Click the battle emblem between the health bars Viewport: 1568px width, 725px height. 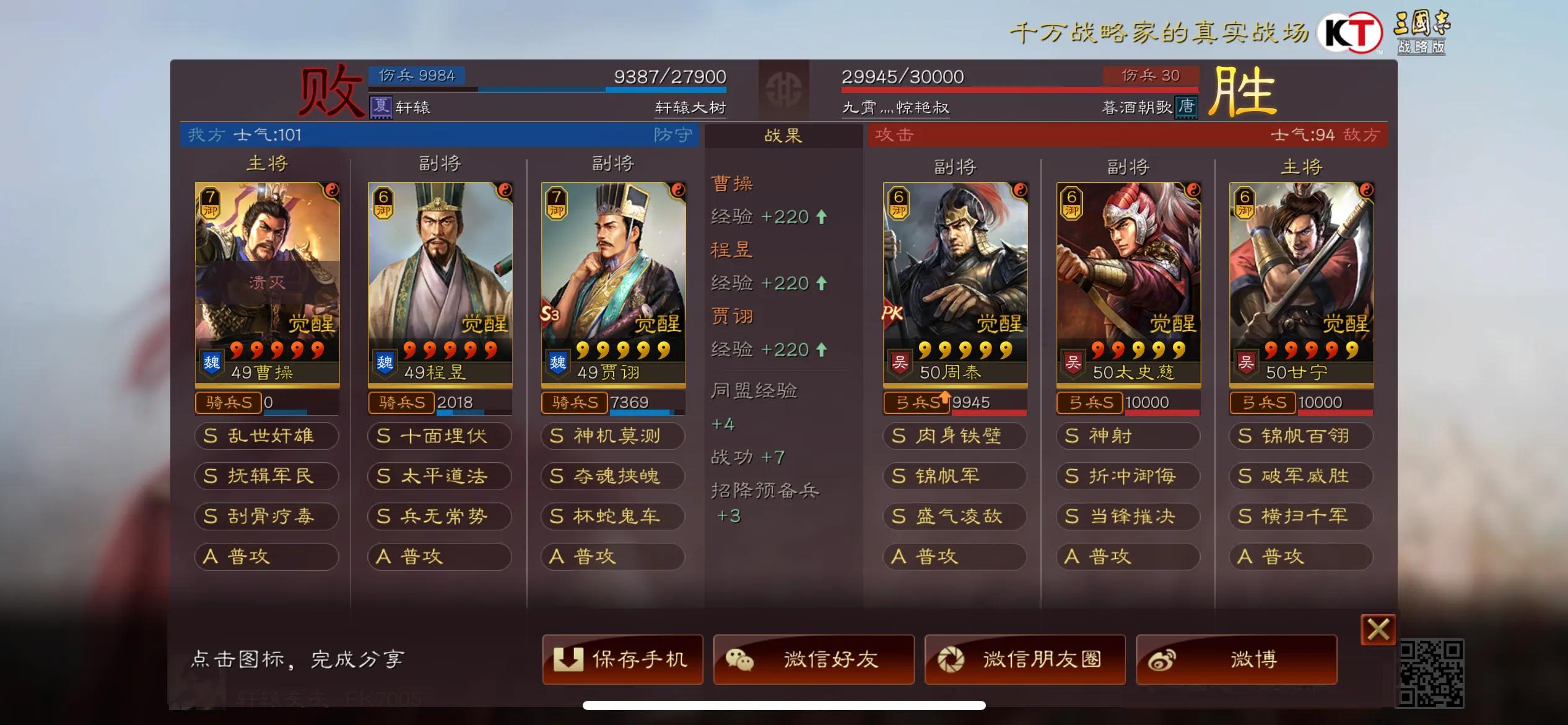click(x=783, y=87)
